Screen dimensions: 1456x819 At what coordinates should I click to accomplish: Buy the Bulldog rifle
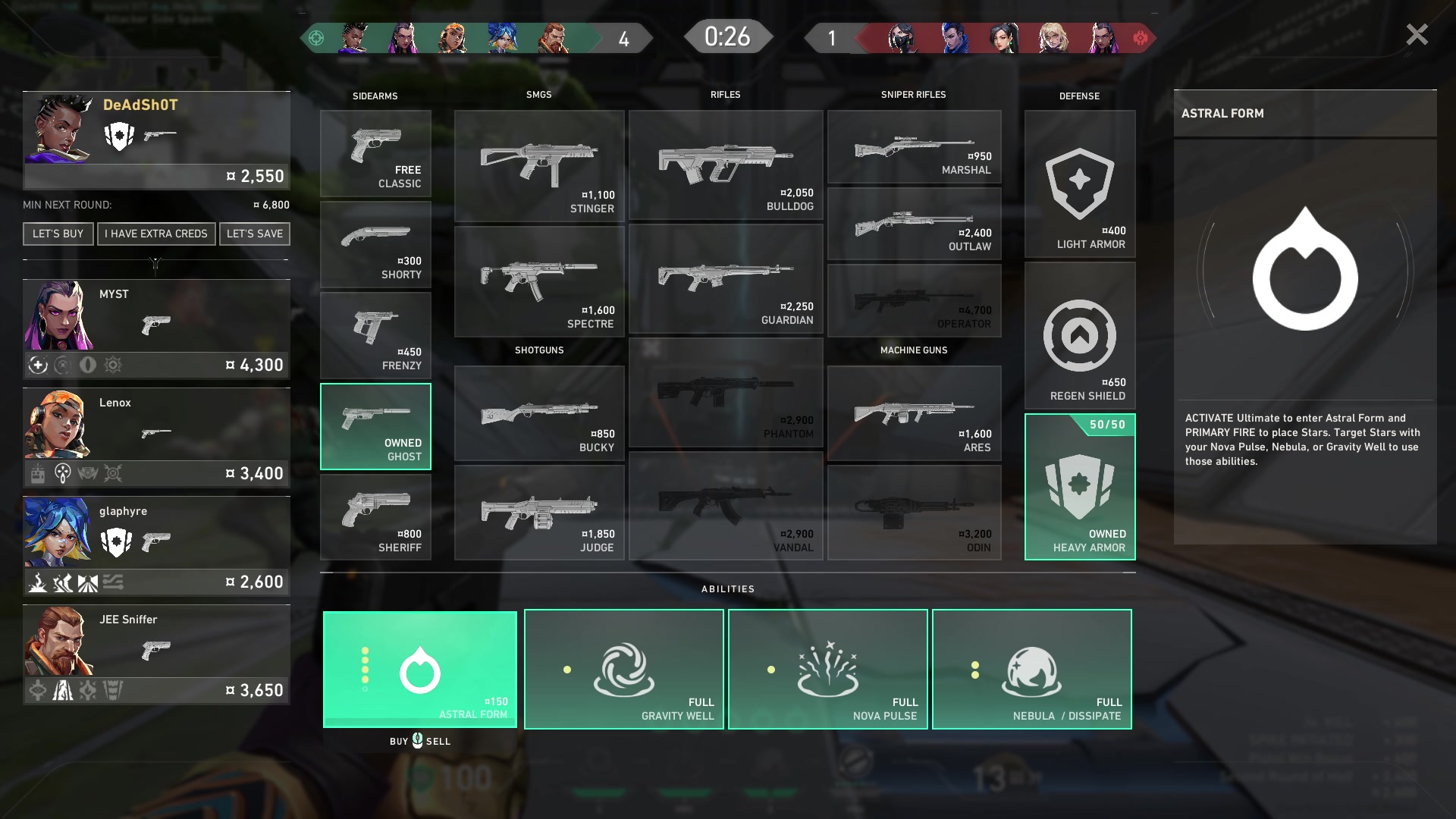726,165
